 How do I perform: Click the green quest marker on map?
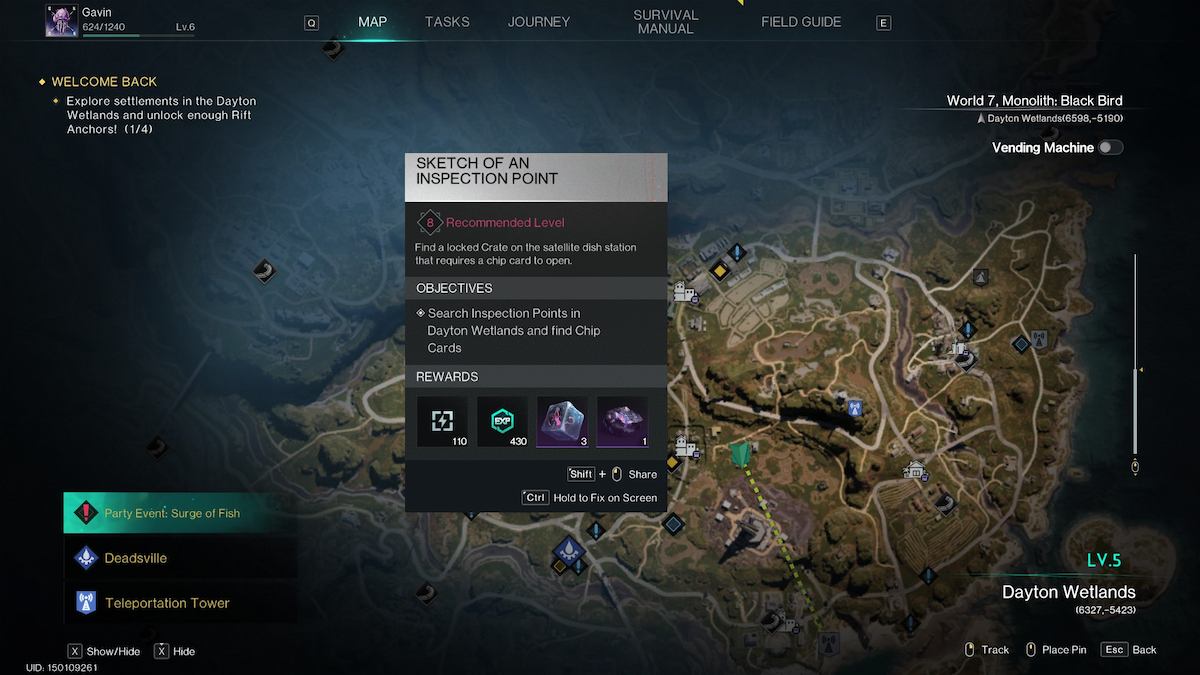click(x=740, y=455)
